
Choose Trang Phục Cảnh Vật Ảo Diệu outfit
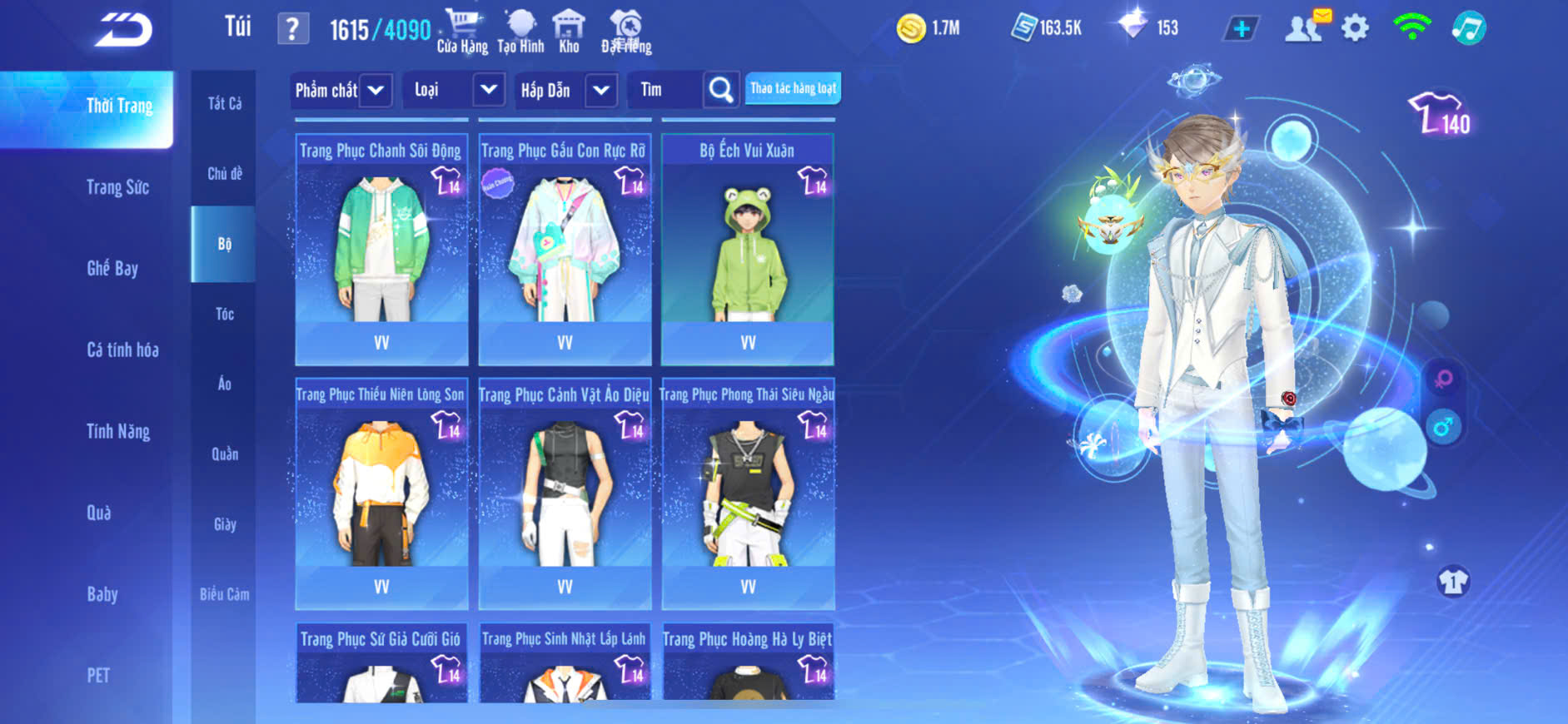click(x=565, y=493)
